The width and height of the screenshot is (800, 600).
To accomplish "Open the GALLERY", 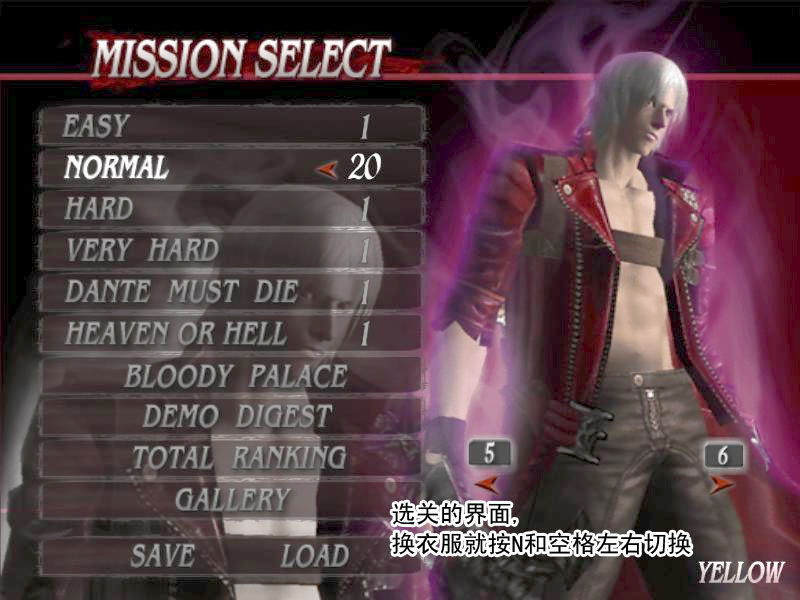I will [x=232, y=499].
